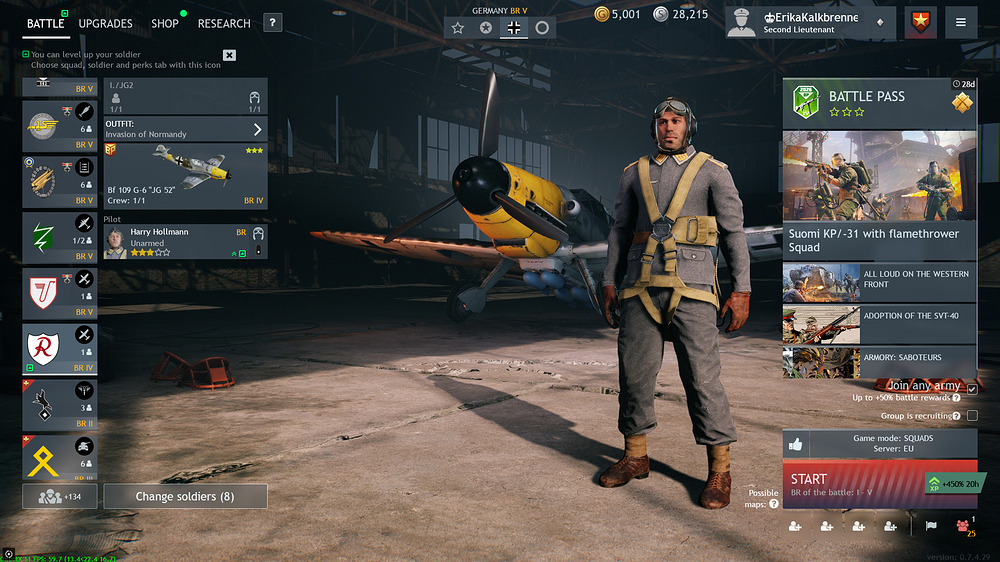1000x562 pixels.
Task: Open the Research tab
Action: tap(224, 23)
